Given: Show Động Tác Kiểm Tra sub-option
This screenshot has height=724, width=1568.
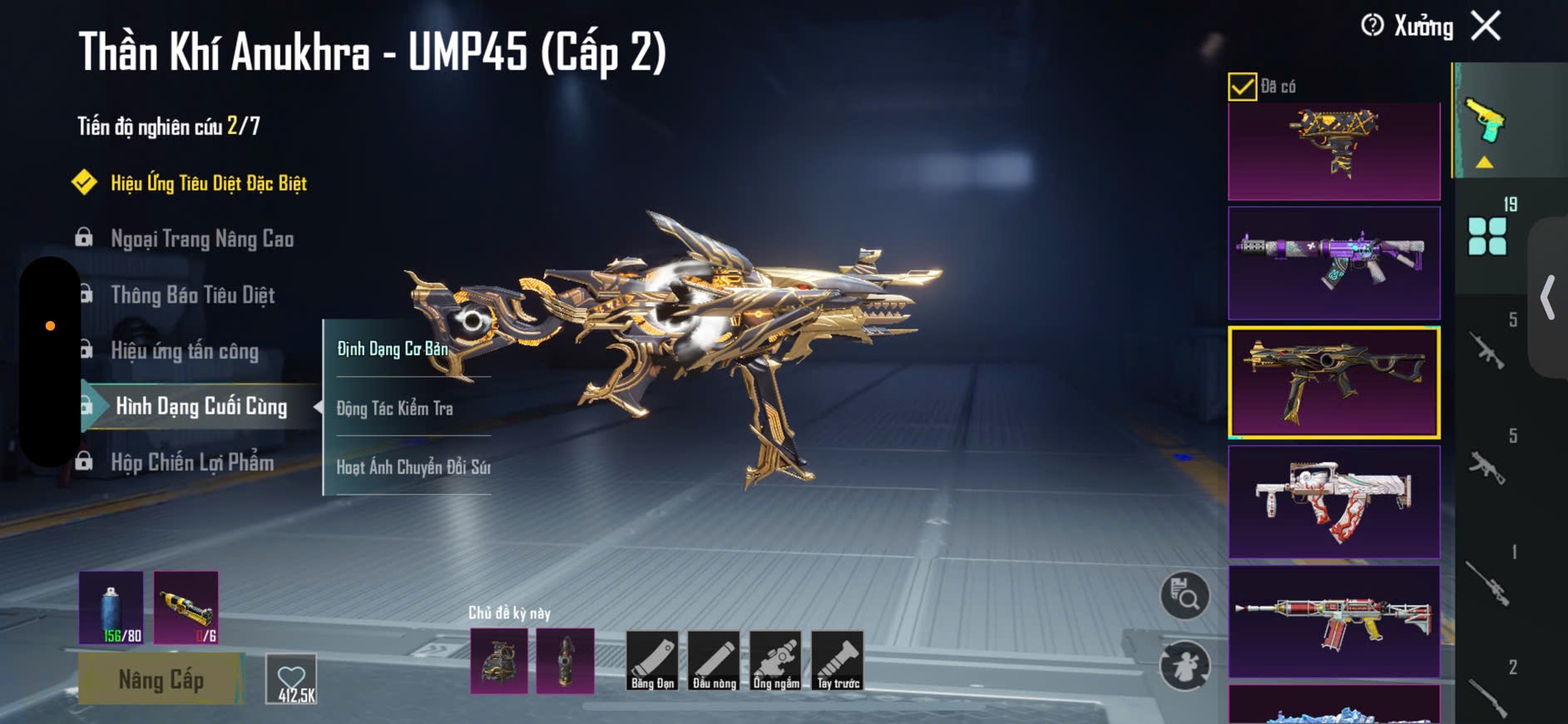Looking at the screenshot, I should 395,408.
